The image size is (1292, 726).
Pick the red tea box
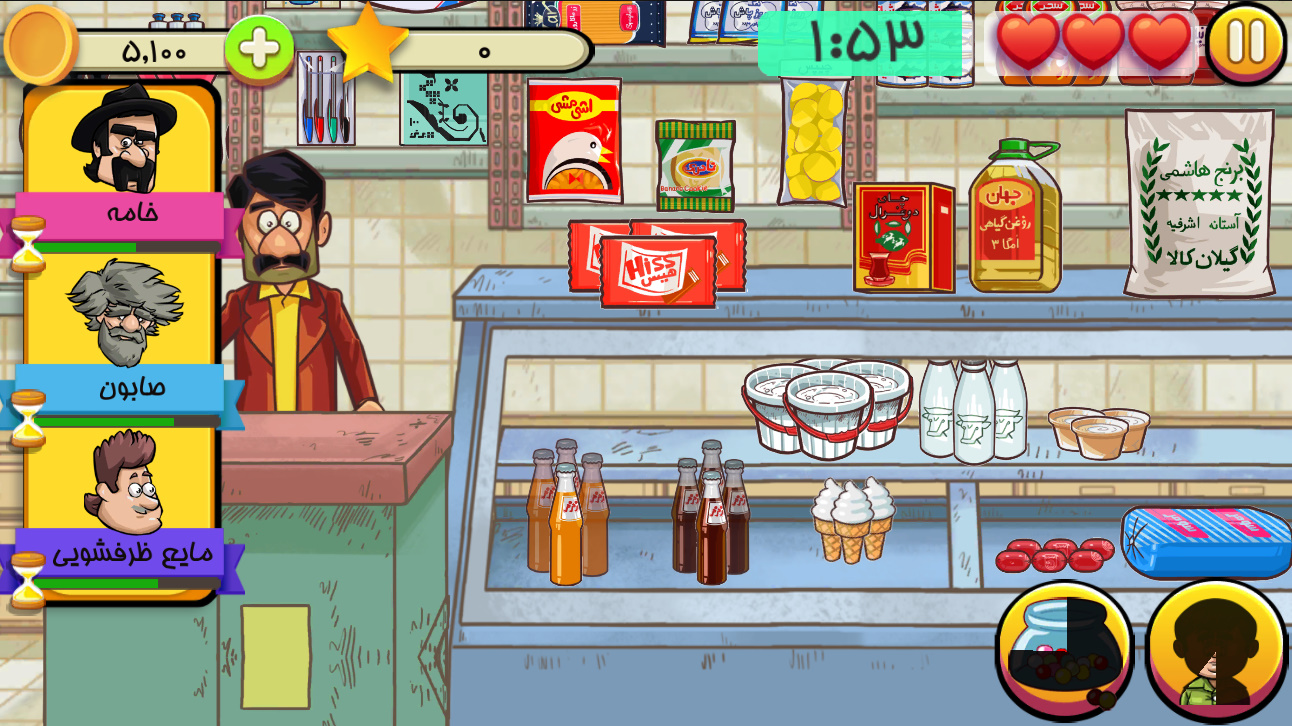tap(902, 238)
